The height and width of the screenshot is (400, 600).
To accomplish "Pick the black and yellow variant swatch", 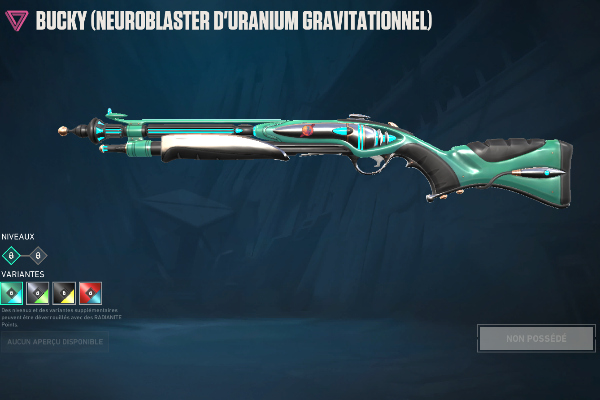I will pyautogui.click(x=64, y=293).
